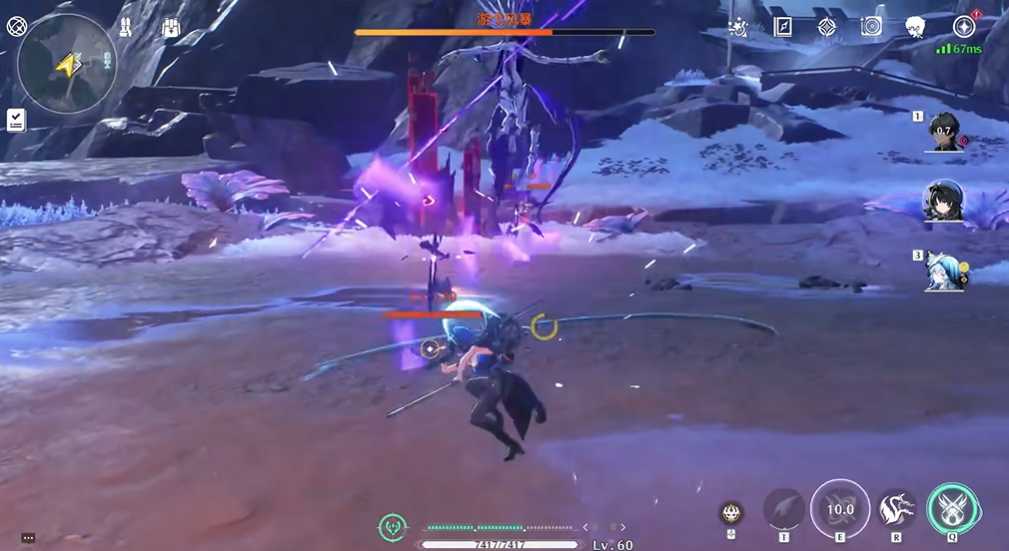Trigger the resonance skill on 10.0 cooldown

click(840, 509)
